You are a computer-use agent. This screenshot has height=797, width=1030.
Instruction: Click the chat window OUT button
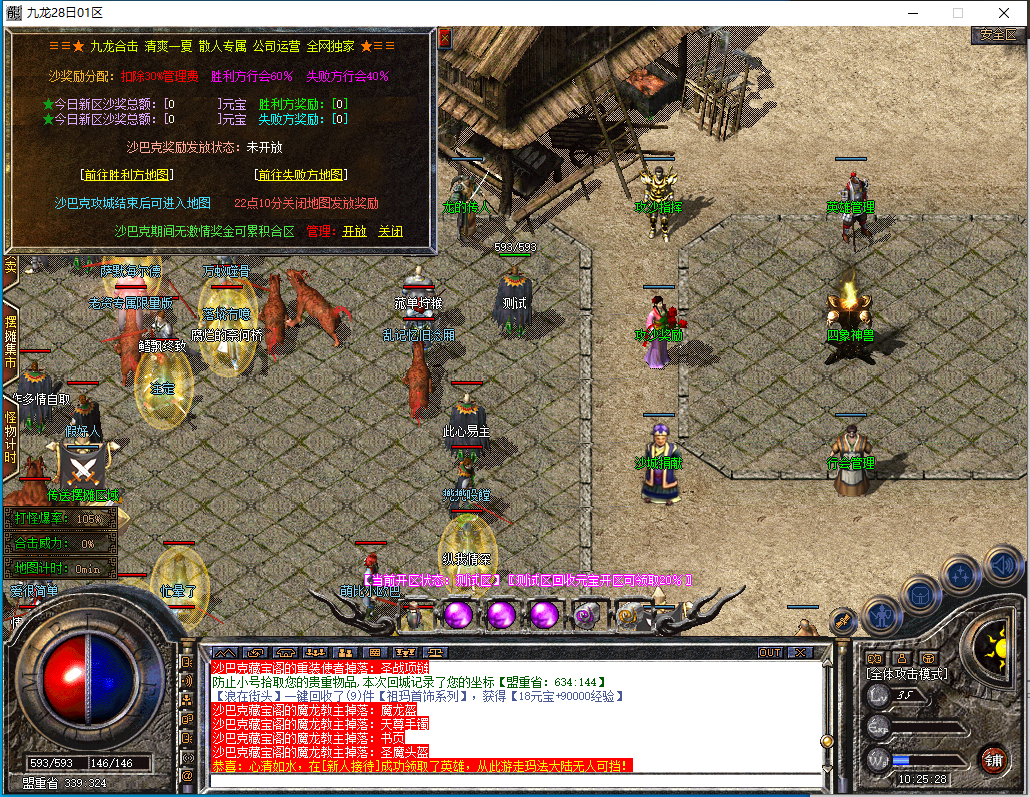click(x=769, y=653)
